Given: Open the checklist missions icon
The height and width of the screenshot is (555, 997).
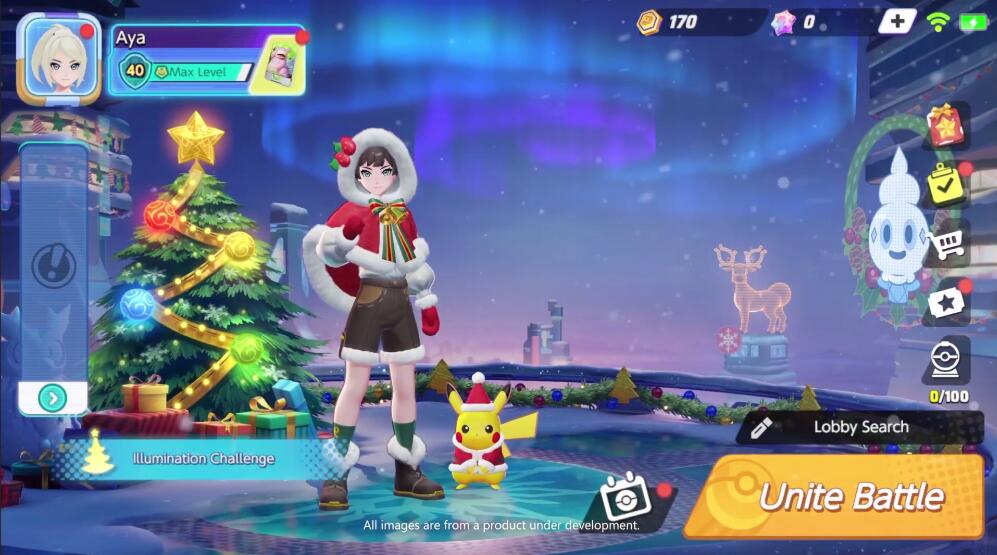Looking at the screenshot, I should [945, 183].
